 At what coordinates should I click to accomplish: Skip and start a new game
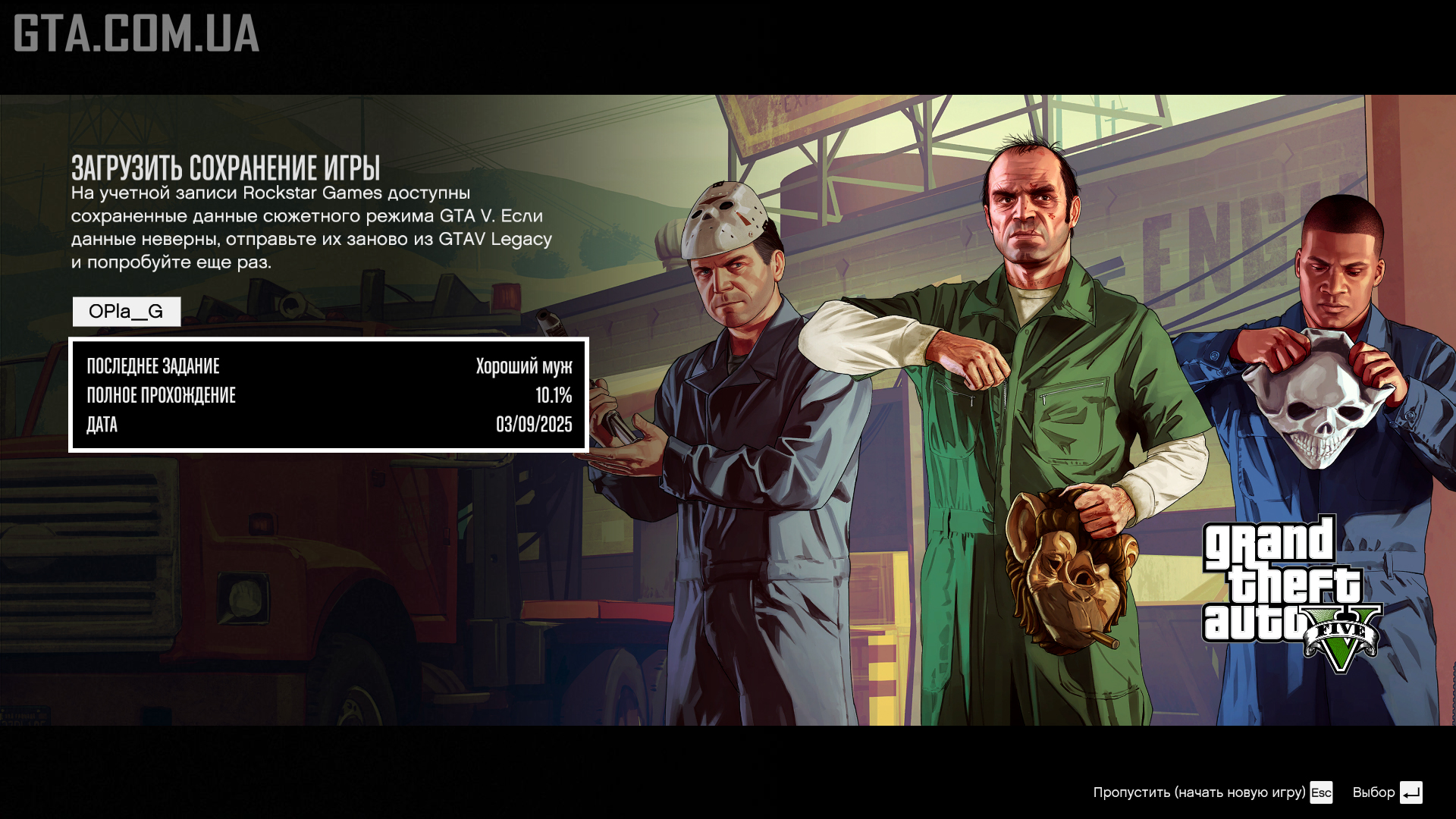pyautogui.click(x=1212, y=792)
